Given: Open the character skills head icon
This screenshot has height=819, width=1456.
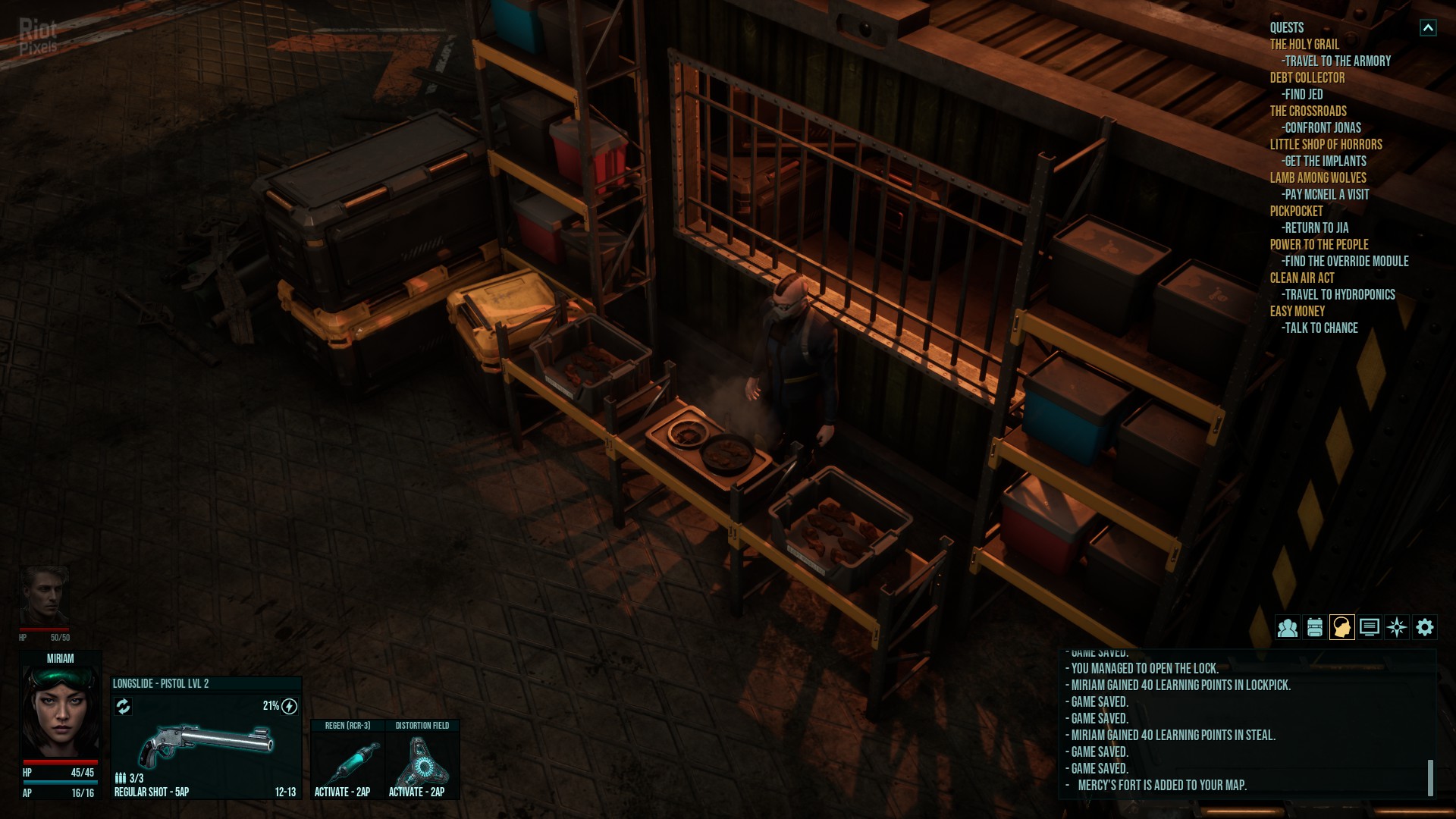Looking at the screenshot, I should pyautogui.click(x=1341, y=628).
